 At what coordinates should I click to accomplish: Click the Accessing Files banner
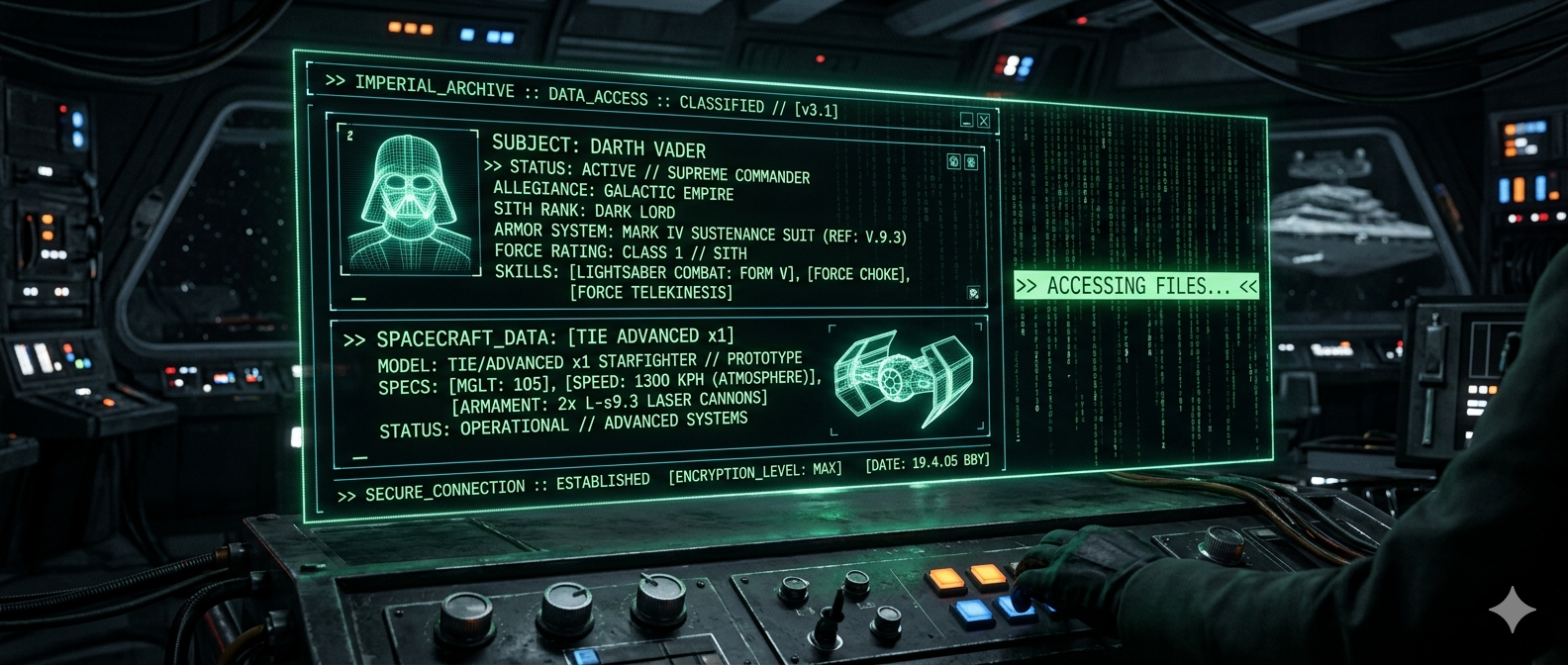(1135, 286)
